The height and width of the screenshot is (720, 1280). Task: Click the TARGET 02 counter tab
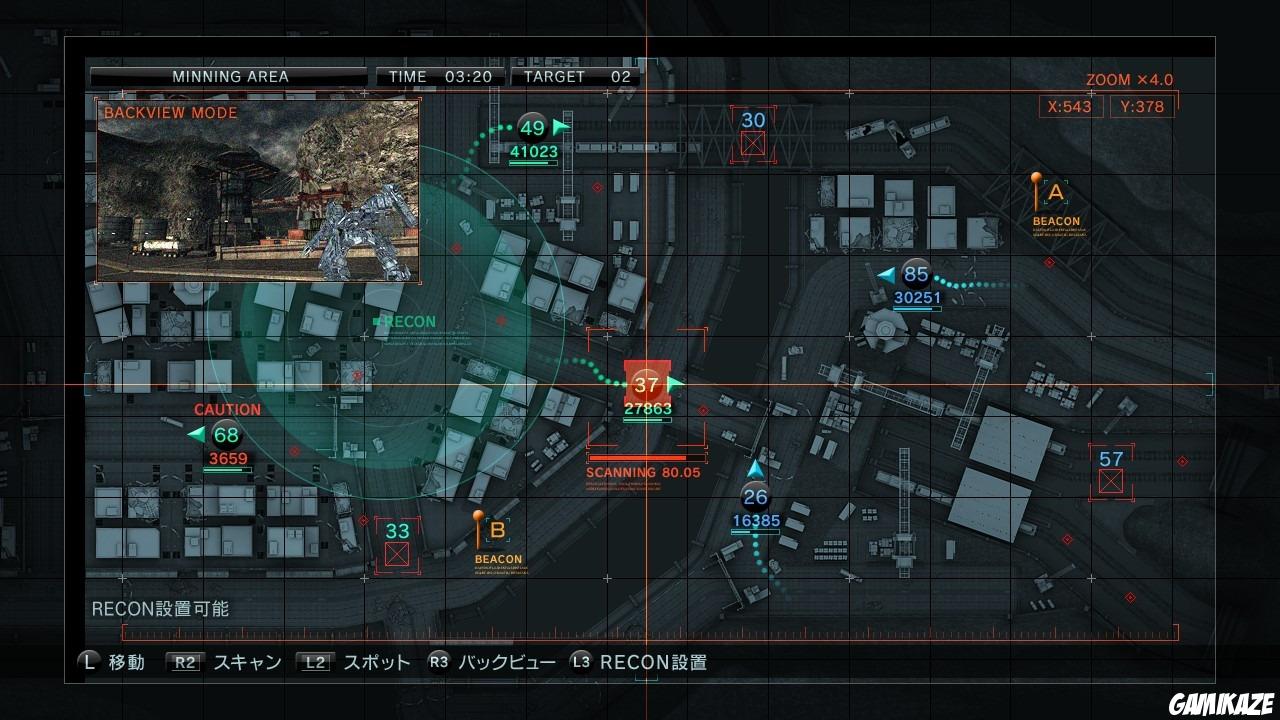[575, 76]
